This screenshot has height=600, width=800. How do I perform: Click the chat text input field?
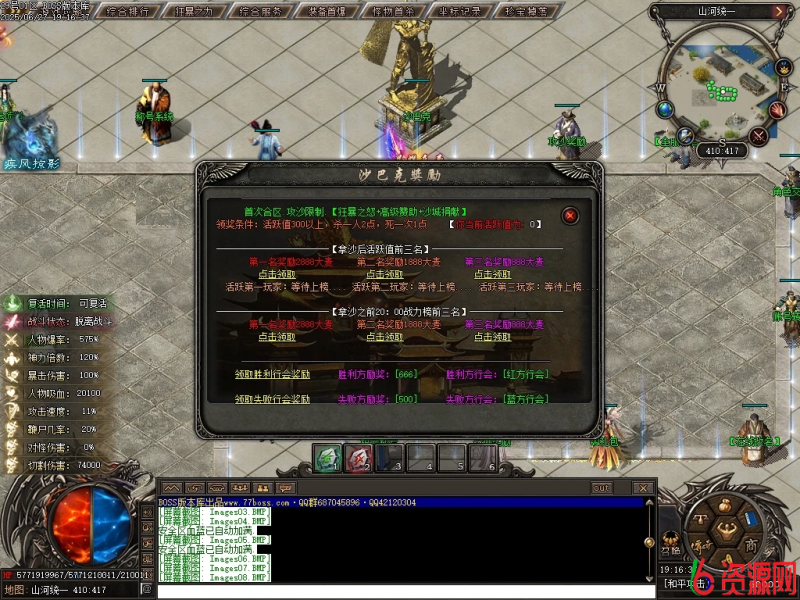click(400, 591)
